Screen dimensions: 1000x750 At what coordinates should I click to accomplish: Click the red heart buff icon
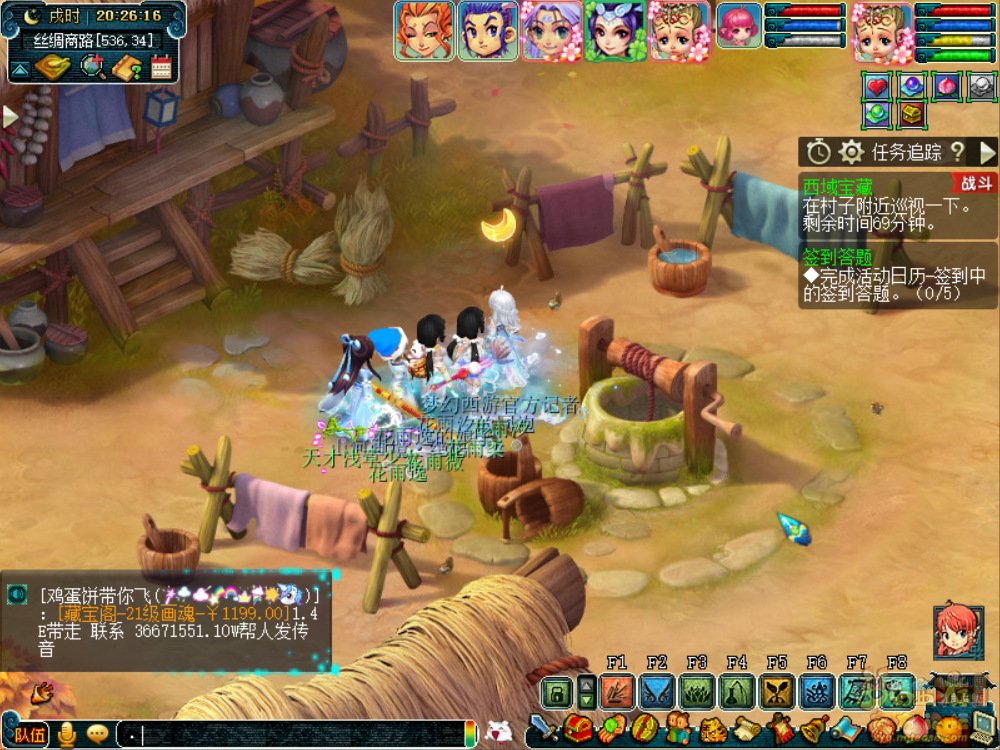coord(877,87)
